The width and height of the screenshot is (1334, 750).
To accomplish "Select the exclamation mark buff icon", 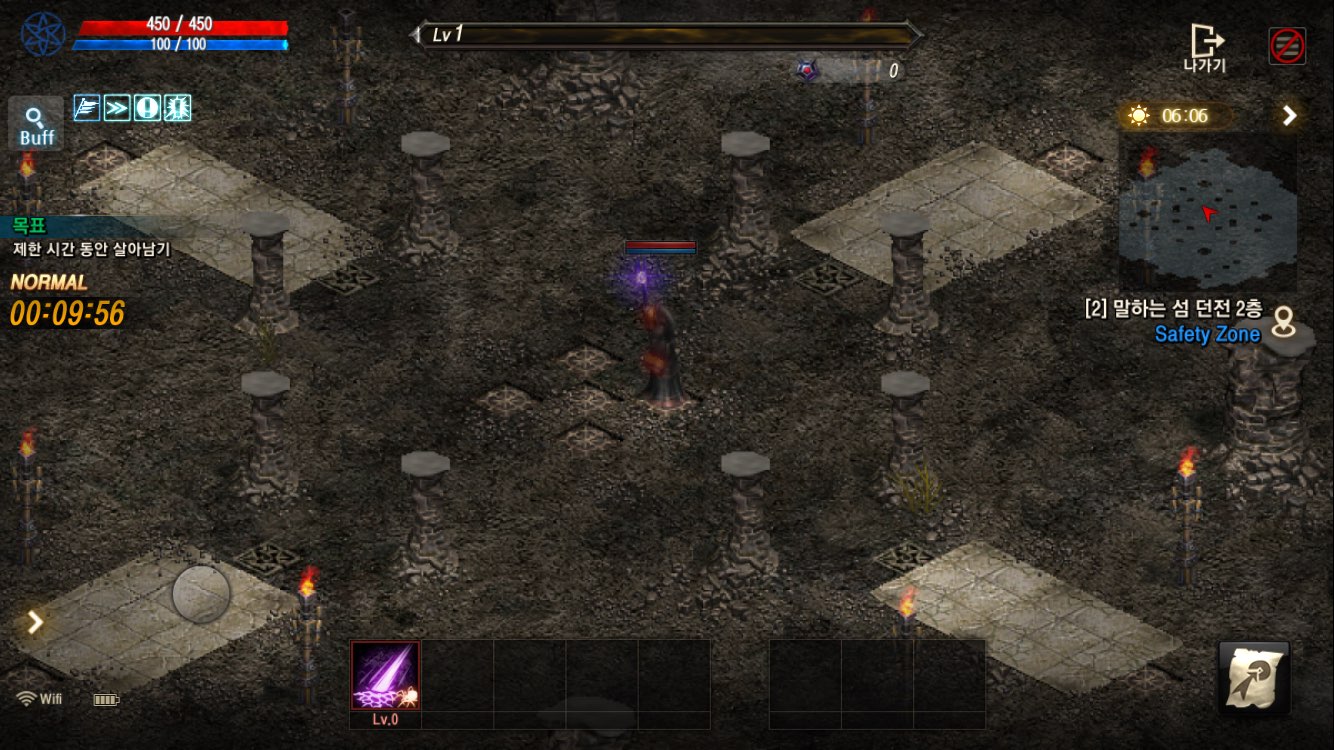I will (x=147, y=108).
